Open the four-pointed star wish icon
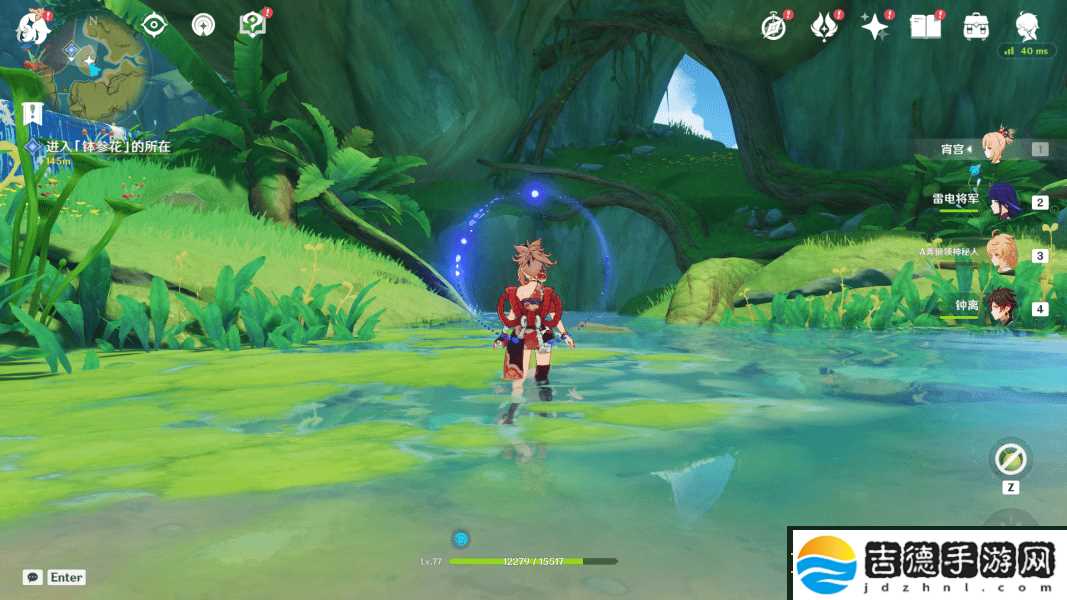The width and height of the screenshot is (1067, 600). point(875,27)
